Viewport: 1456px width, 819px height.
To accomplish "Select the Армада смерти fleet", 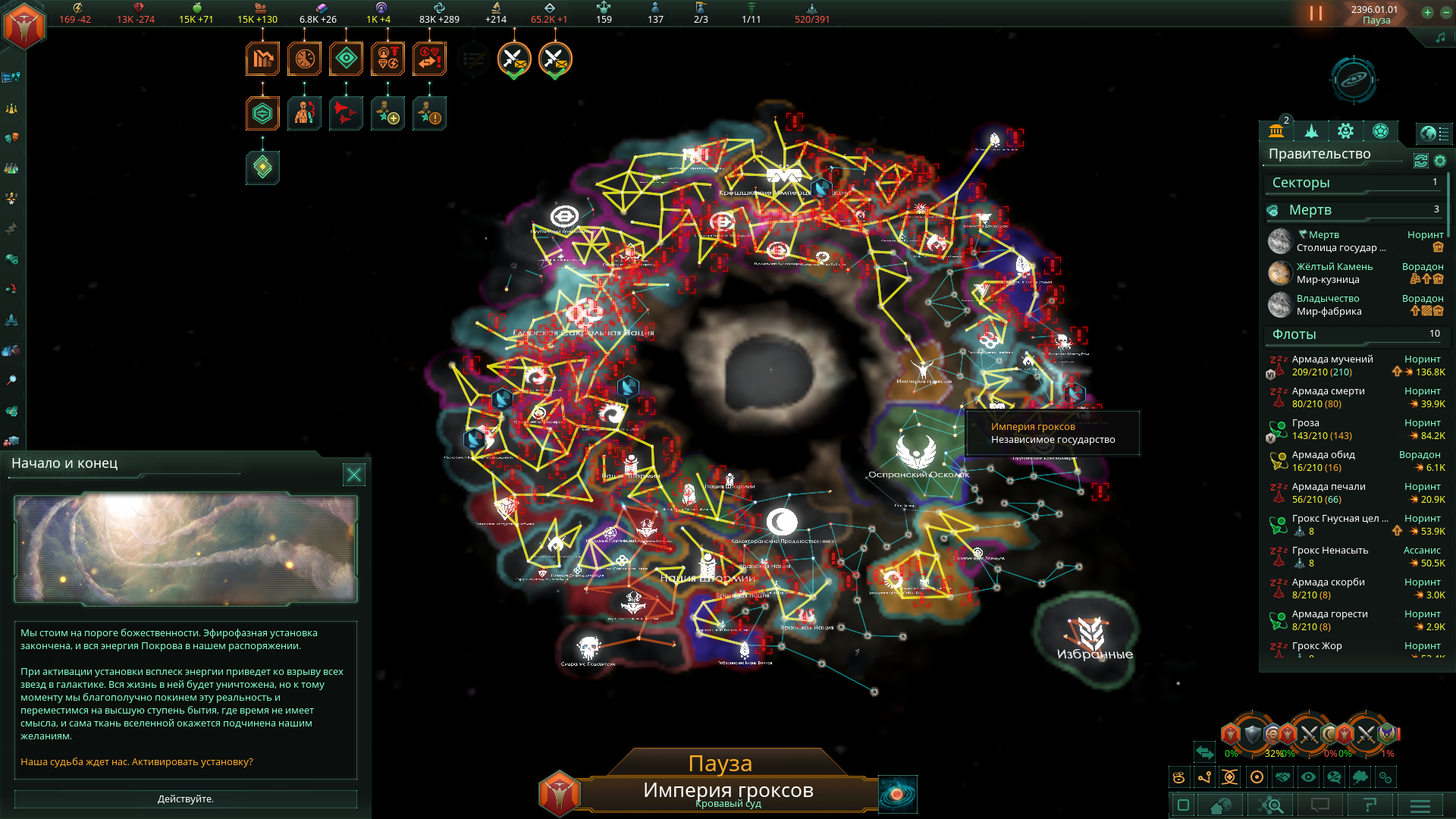I will [1328, 391].
